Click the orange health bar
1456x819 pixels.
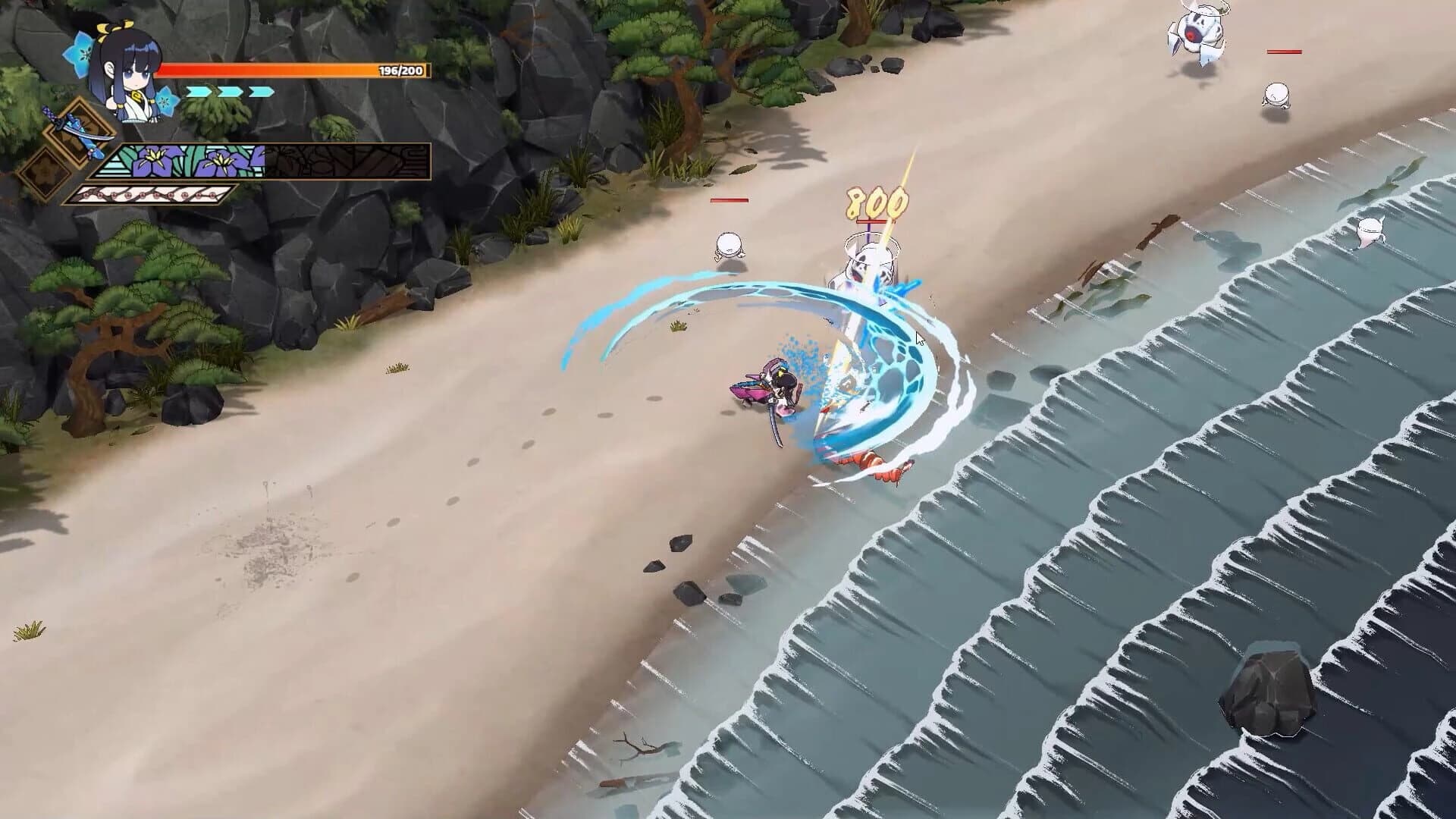pos(265,68)
